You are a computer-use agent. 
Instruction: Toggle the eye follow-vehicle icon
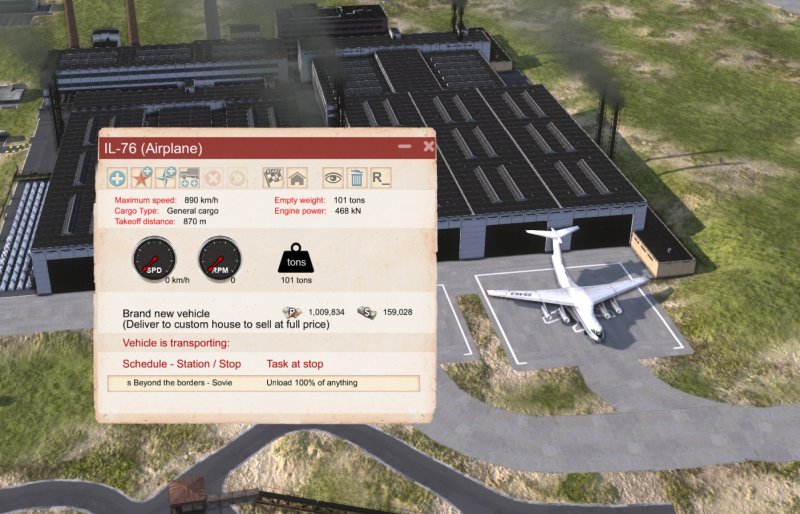click(332, 179)
